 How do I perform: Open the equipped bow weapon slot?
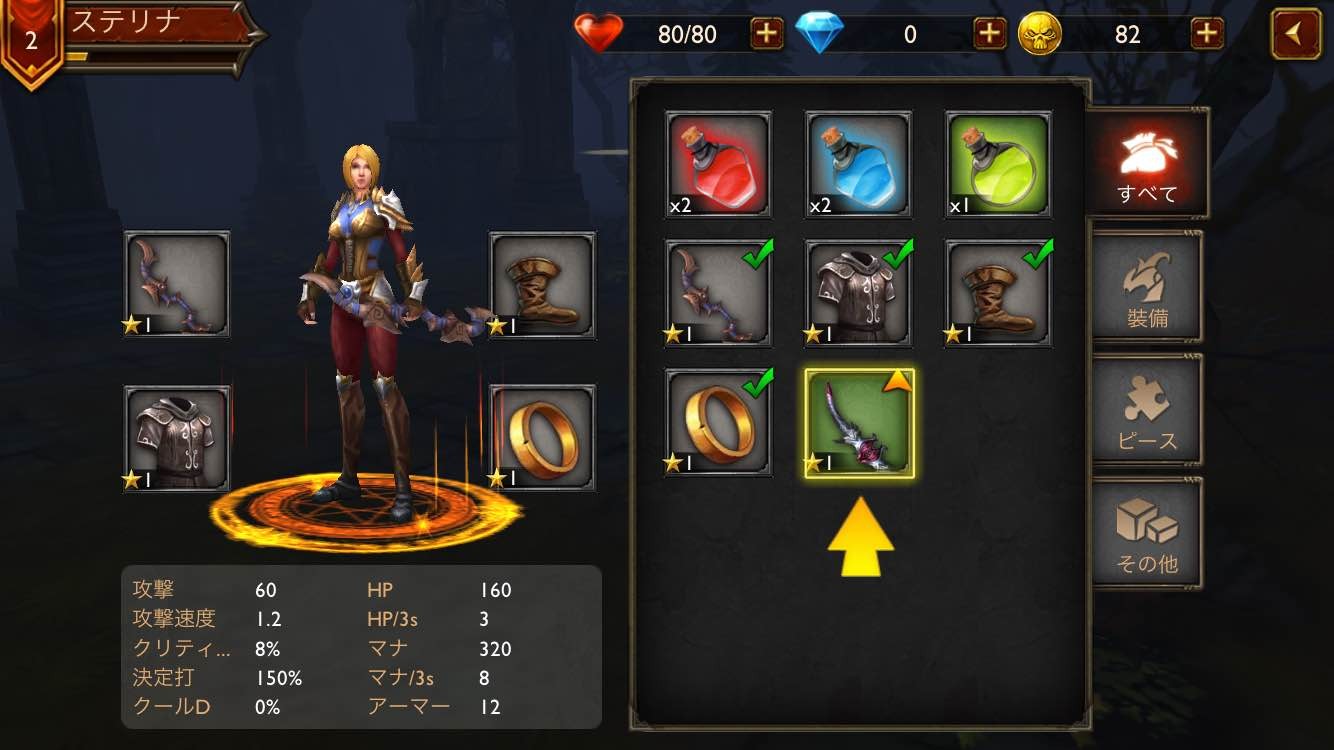(x=177, y=284)
